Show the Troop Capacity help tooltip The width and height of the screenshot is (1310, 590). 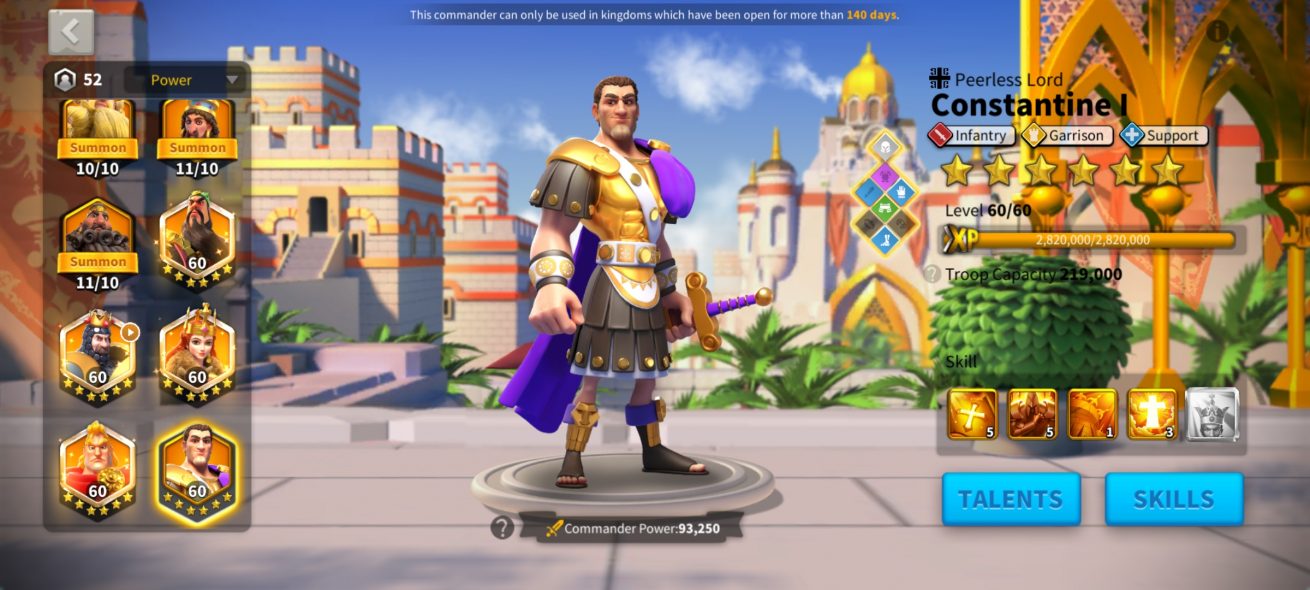pyautogui.click(x=932, y=274)
